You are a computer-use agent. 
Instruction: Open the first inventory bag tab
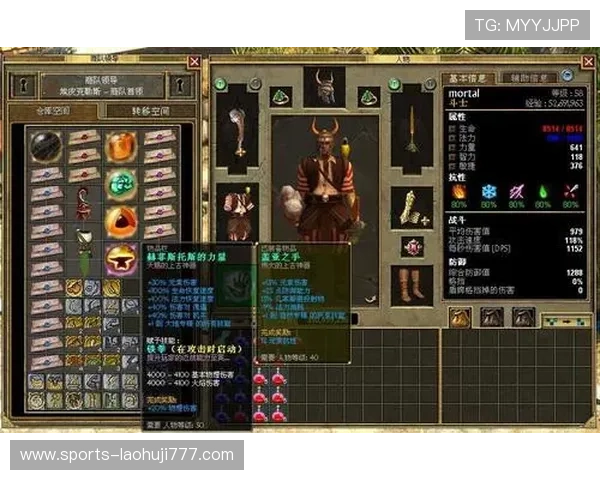[461, 318]
